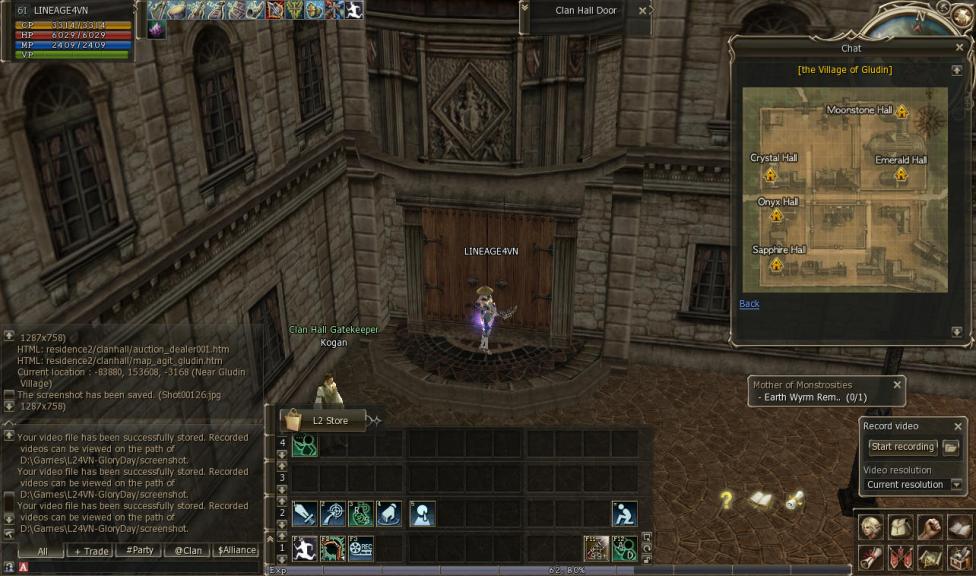Viewport: 976px width, 576px height.
Task: Close the Record video window
Action: tap(957, 426)
